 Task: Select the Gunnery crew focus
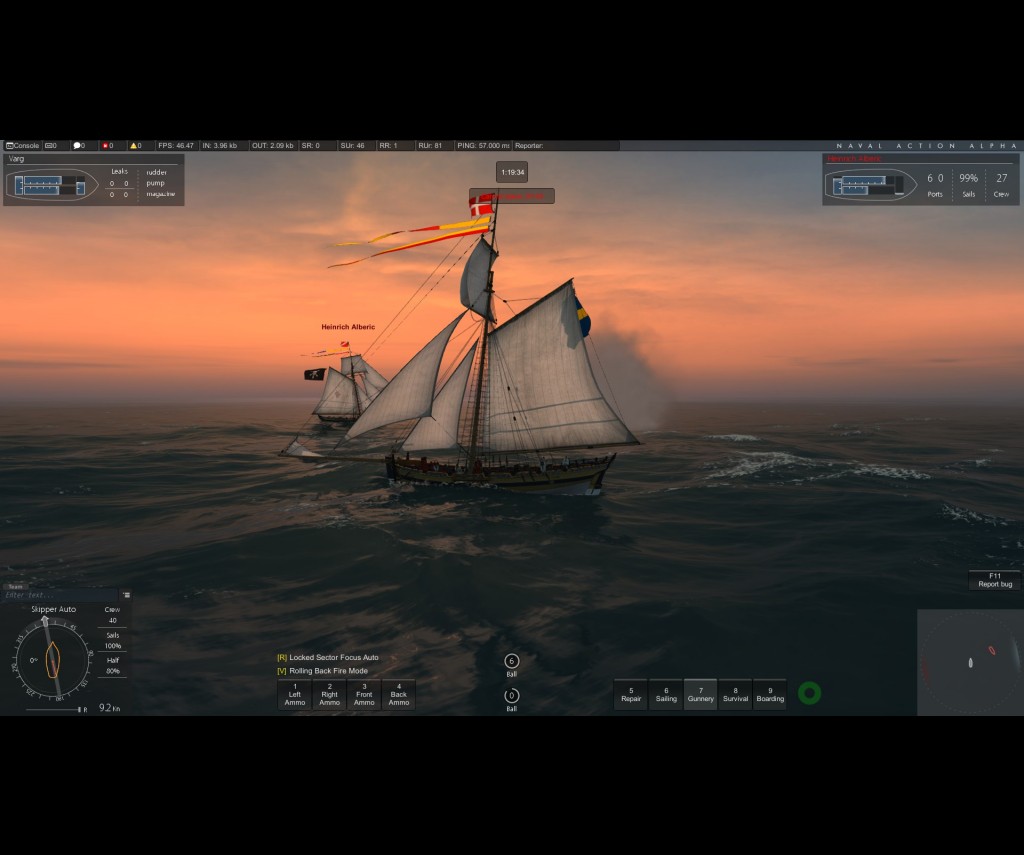[x=701, y=694]
